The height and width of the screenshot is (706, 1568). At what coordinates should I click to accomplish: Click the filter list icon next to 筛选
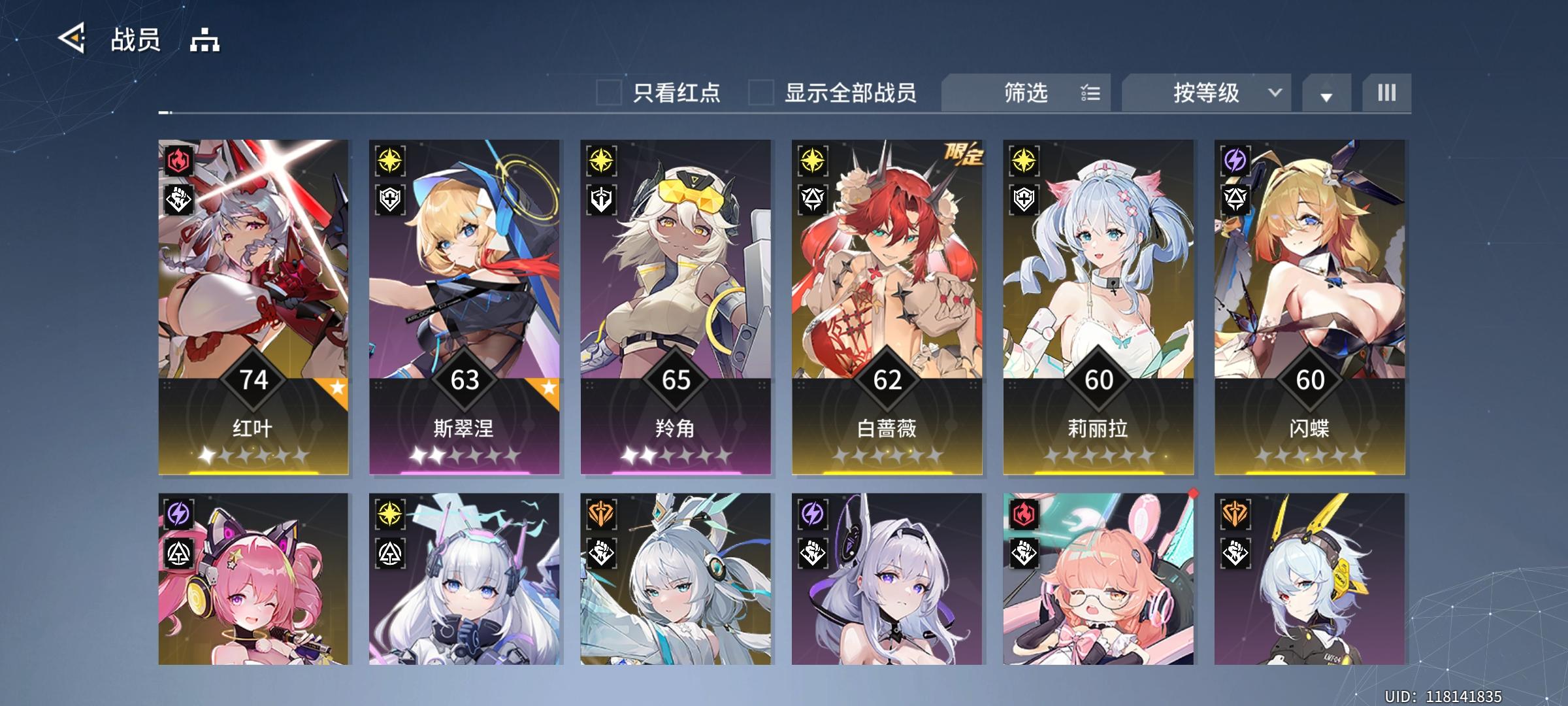point(1090,93)
